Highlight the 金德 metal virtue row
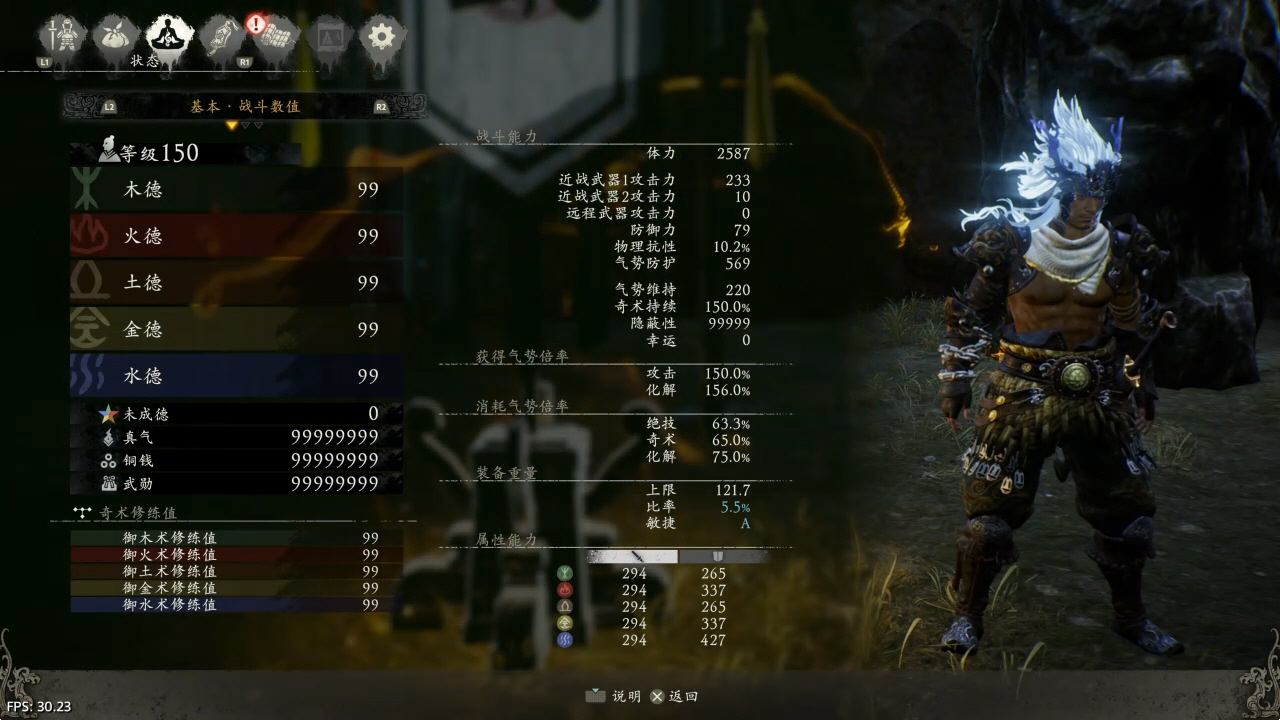 (x=237, y=329)
